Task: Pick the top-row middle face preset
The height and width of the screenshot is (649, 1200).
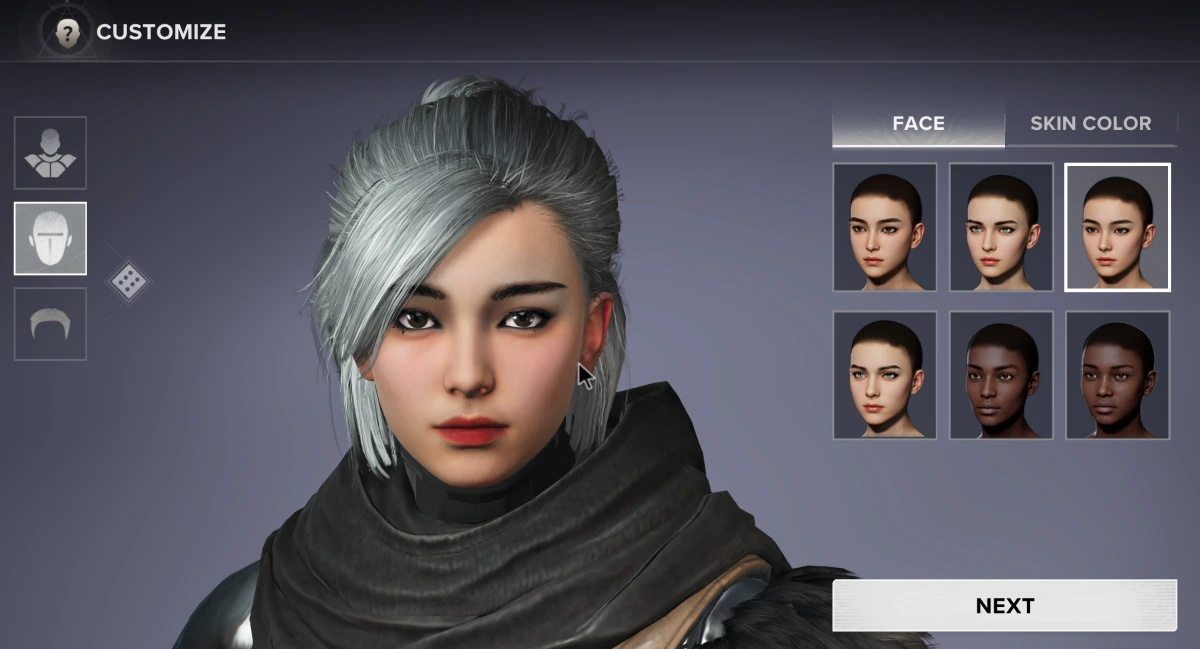Action: click(x=1001, y=227)
